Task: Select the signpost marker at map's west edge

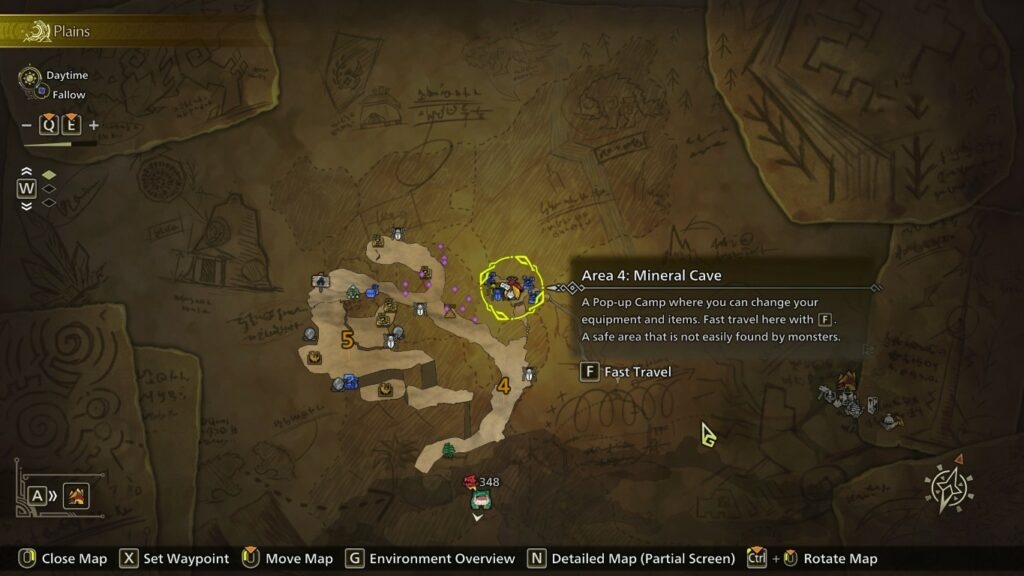Action: (x=320, y=282)
